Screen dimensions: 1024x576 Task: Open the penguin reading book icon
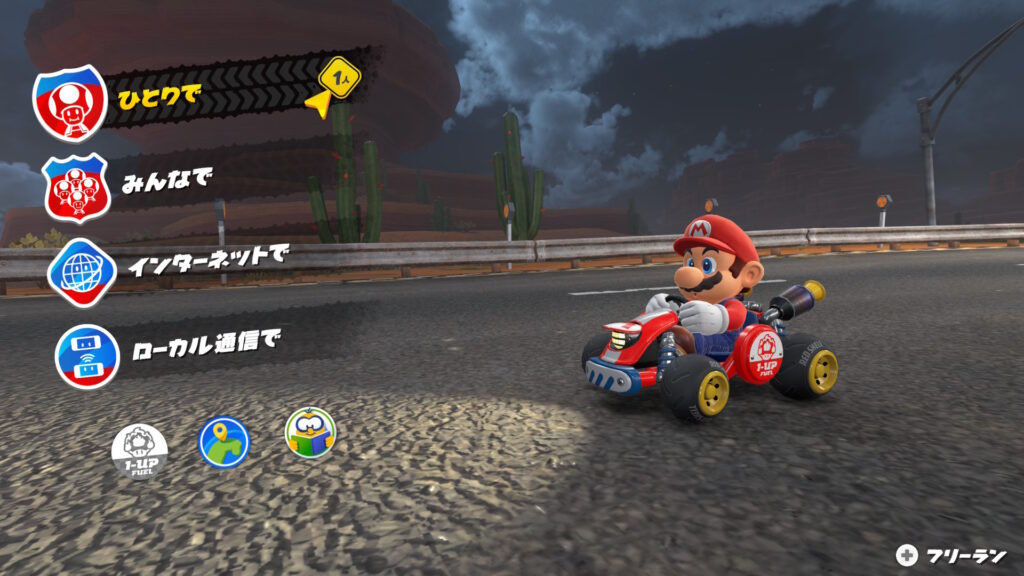[x=310, y=432]
